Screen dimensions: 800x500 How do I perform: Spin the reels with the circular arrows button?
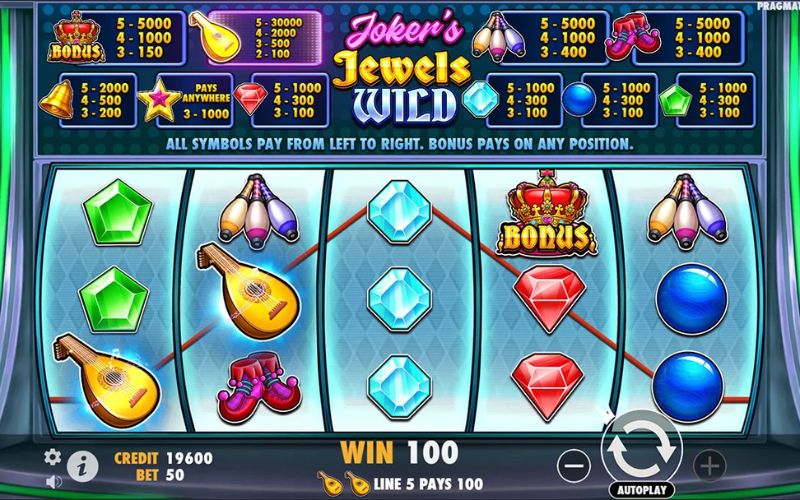pos(641,444)
